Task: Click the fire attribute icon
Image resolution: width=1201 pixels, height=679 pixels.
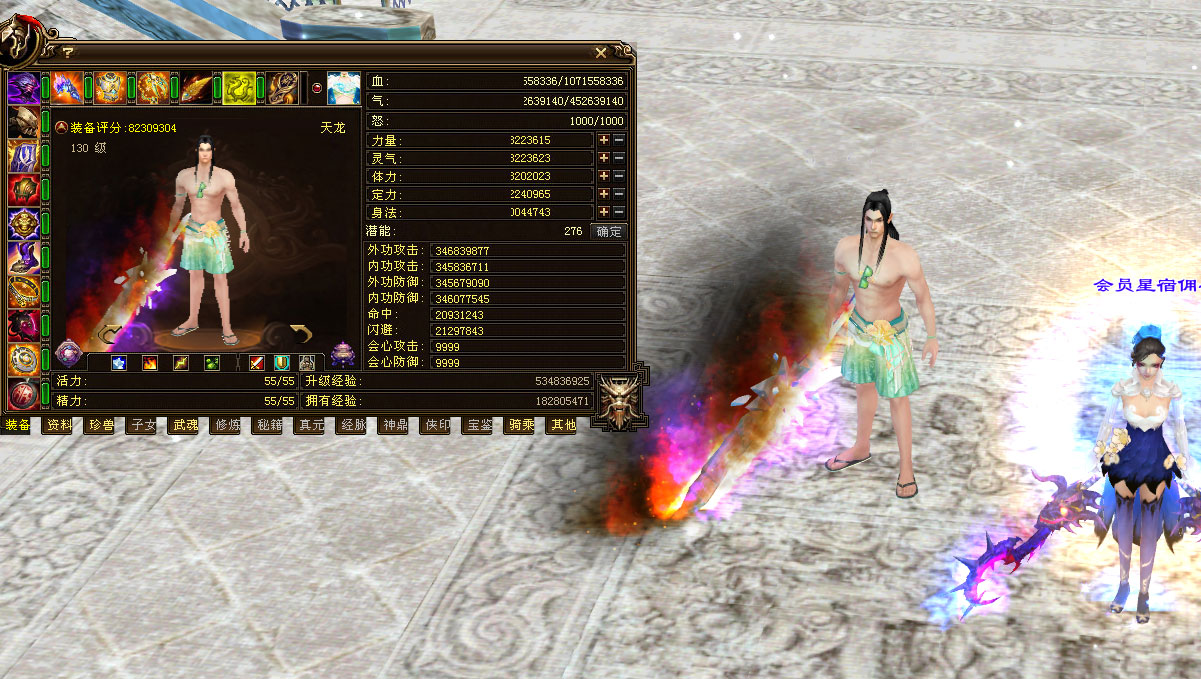Action: click(150, 363)
